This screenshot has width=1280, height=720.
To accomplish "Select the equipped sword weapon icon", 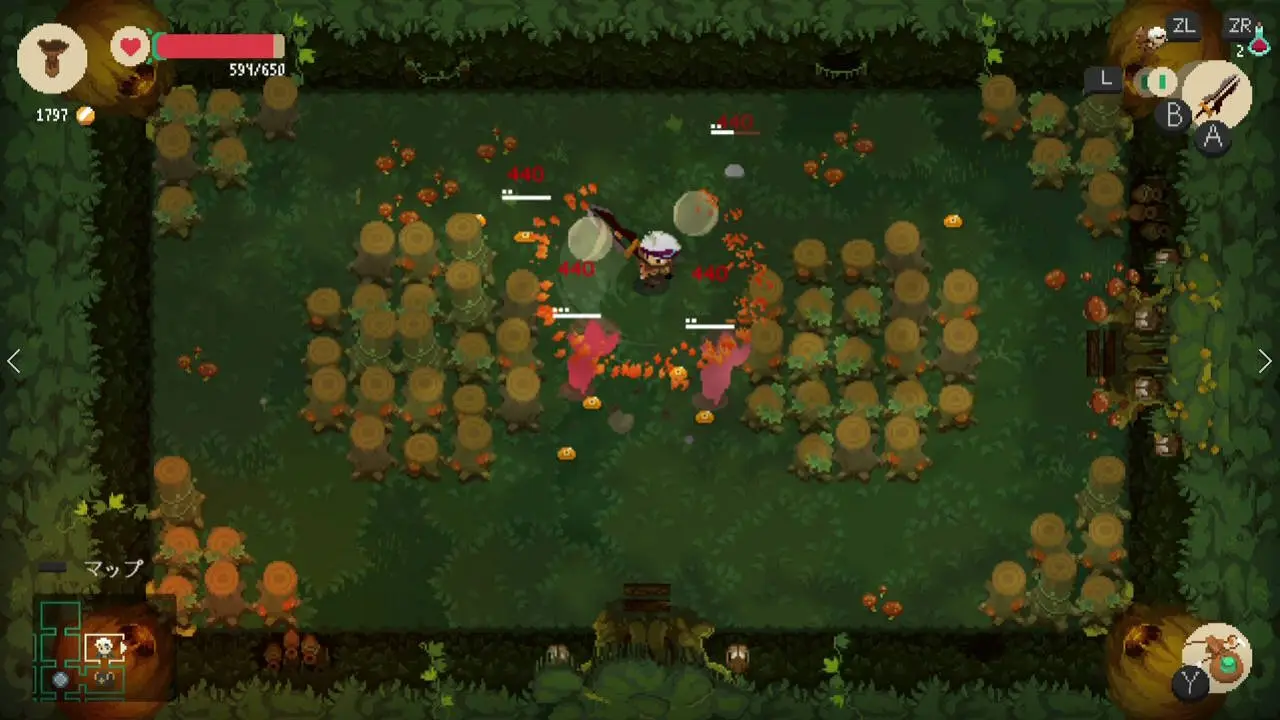I will (x=1218, y=93).
